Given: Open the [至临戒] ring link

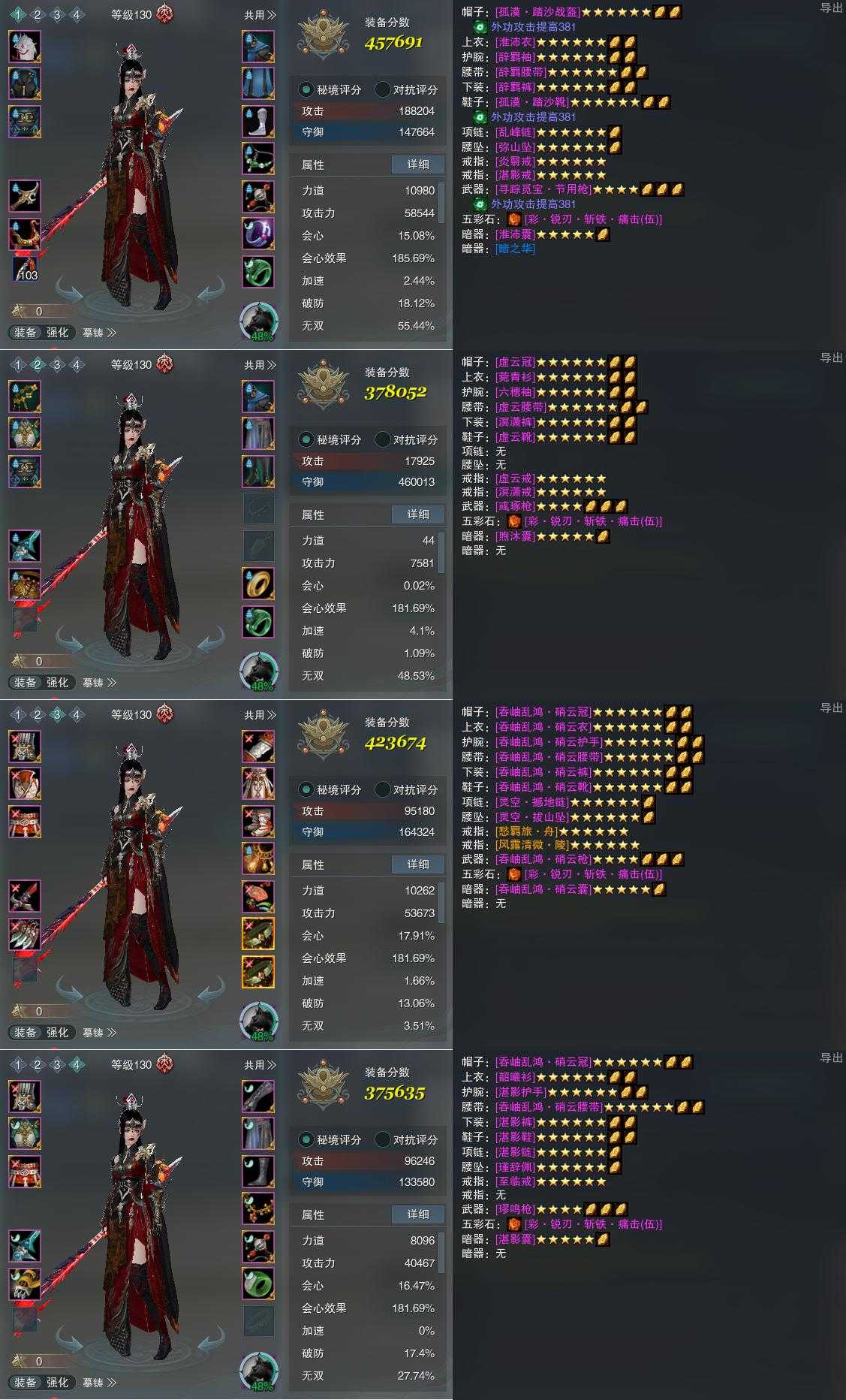Looking at the screenshot, I should click(515, 1181).
